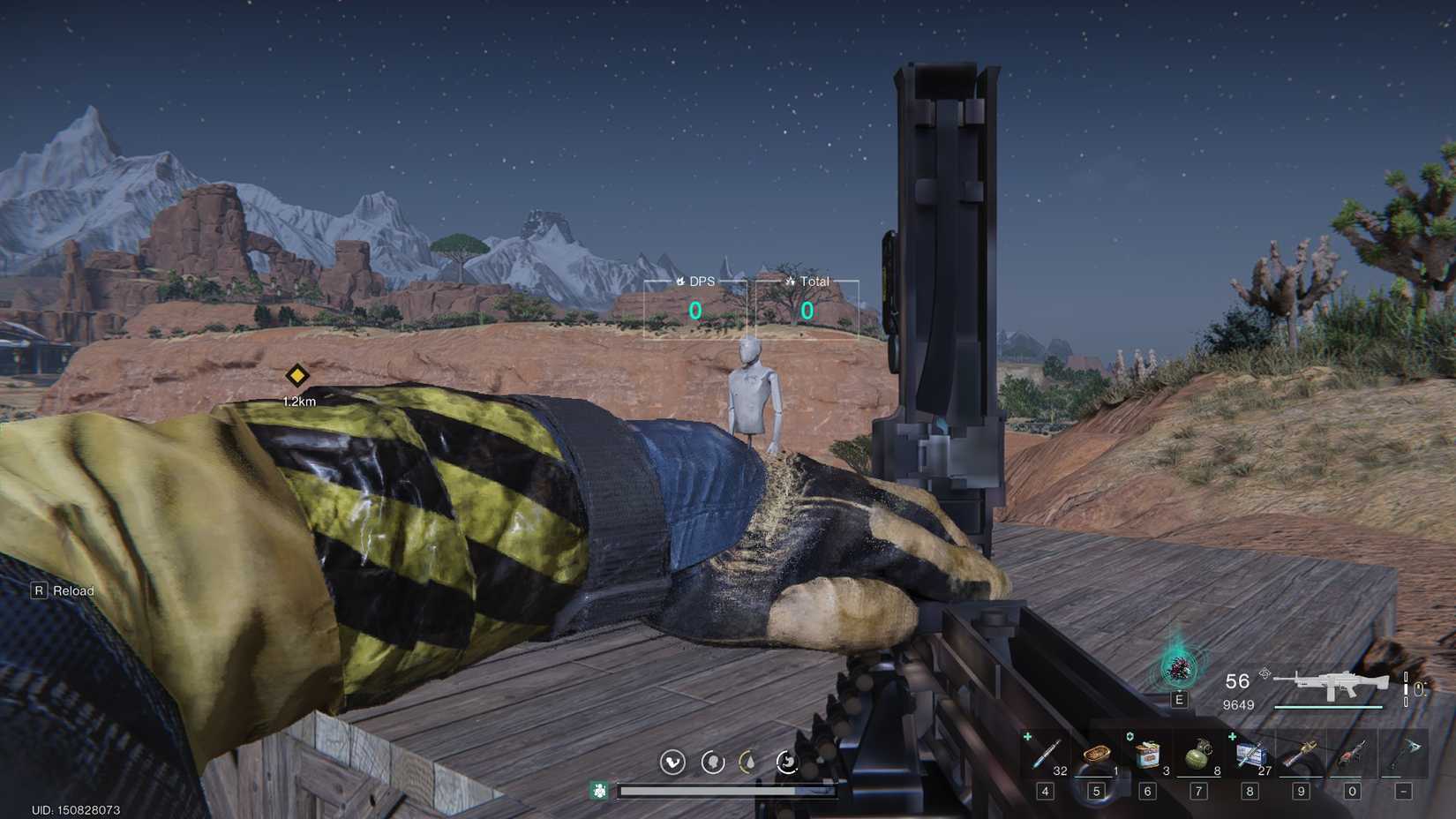The width and height of the screenshot is (1456, 819).
Task: Use the food can in hotbar slot 6
Action: coord(1147,754)
